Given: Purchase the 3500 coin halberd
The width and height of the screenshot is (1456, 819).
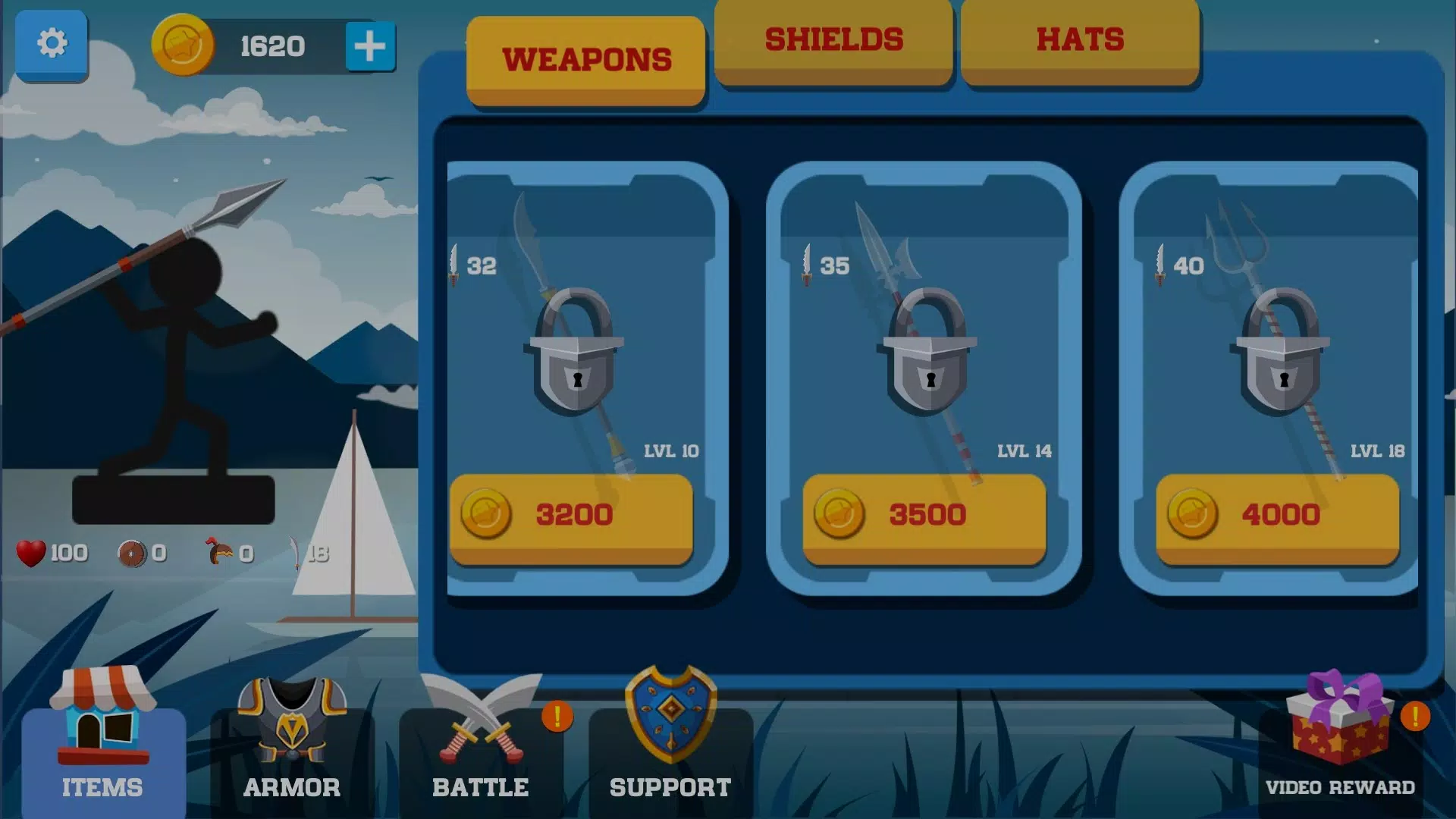Looking at the screenshot, I should [924, 516].
